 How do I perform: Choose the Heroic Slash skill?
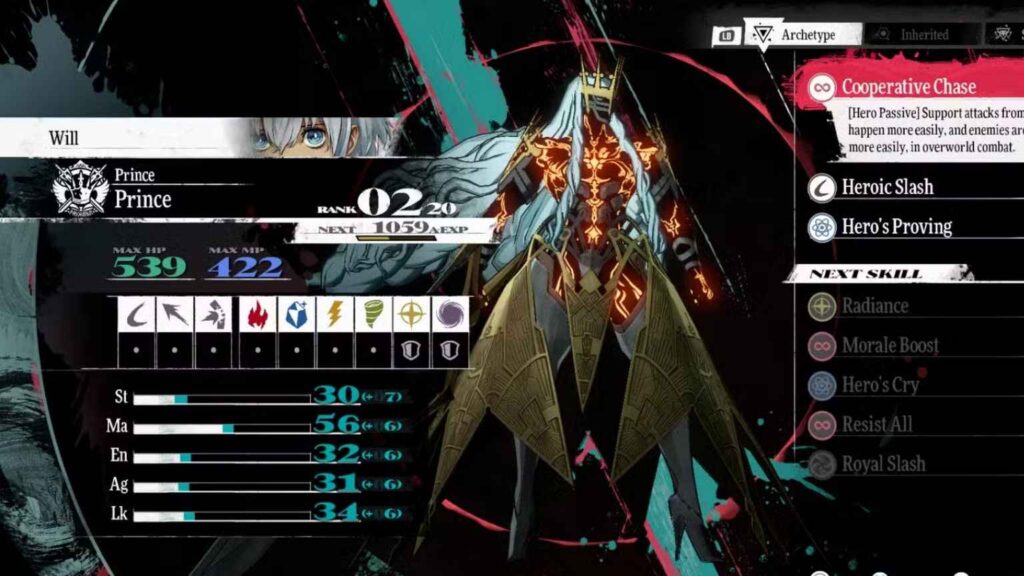[887, 187]
